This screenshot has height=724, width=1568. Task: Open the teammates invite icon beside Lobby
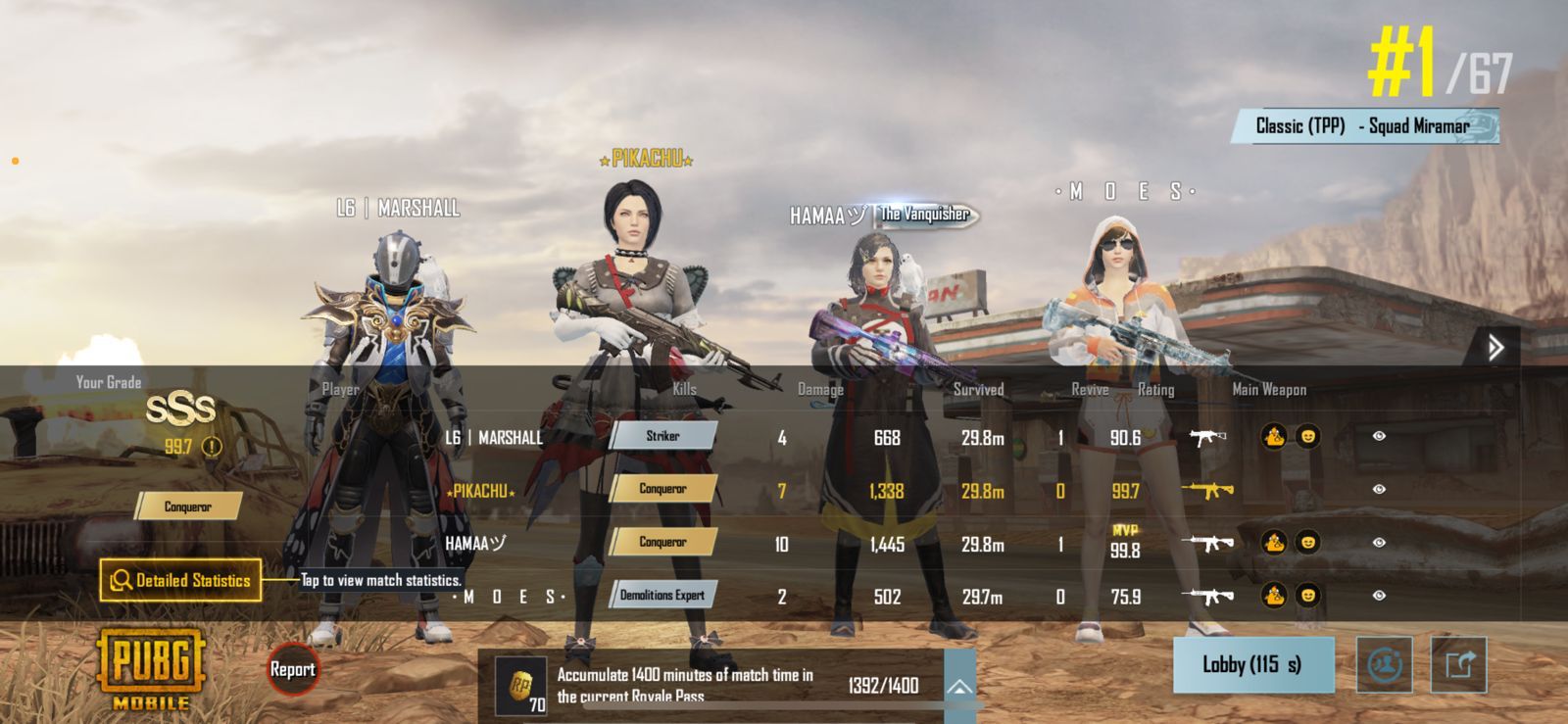[x=1384, y=665]
